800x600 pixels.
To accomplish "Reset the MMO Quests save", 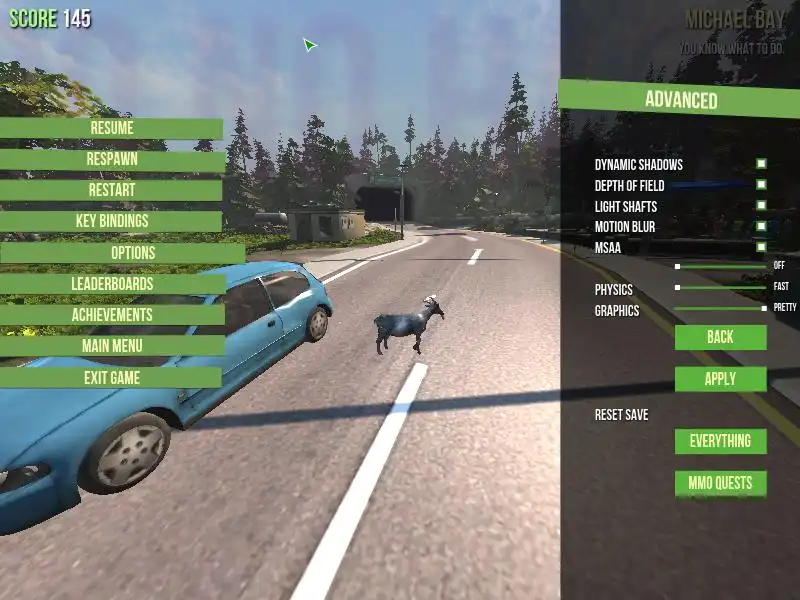I will (x=720, y=483).
